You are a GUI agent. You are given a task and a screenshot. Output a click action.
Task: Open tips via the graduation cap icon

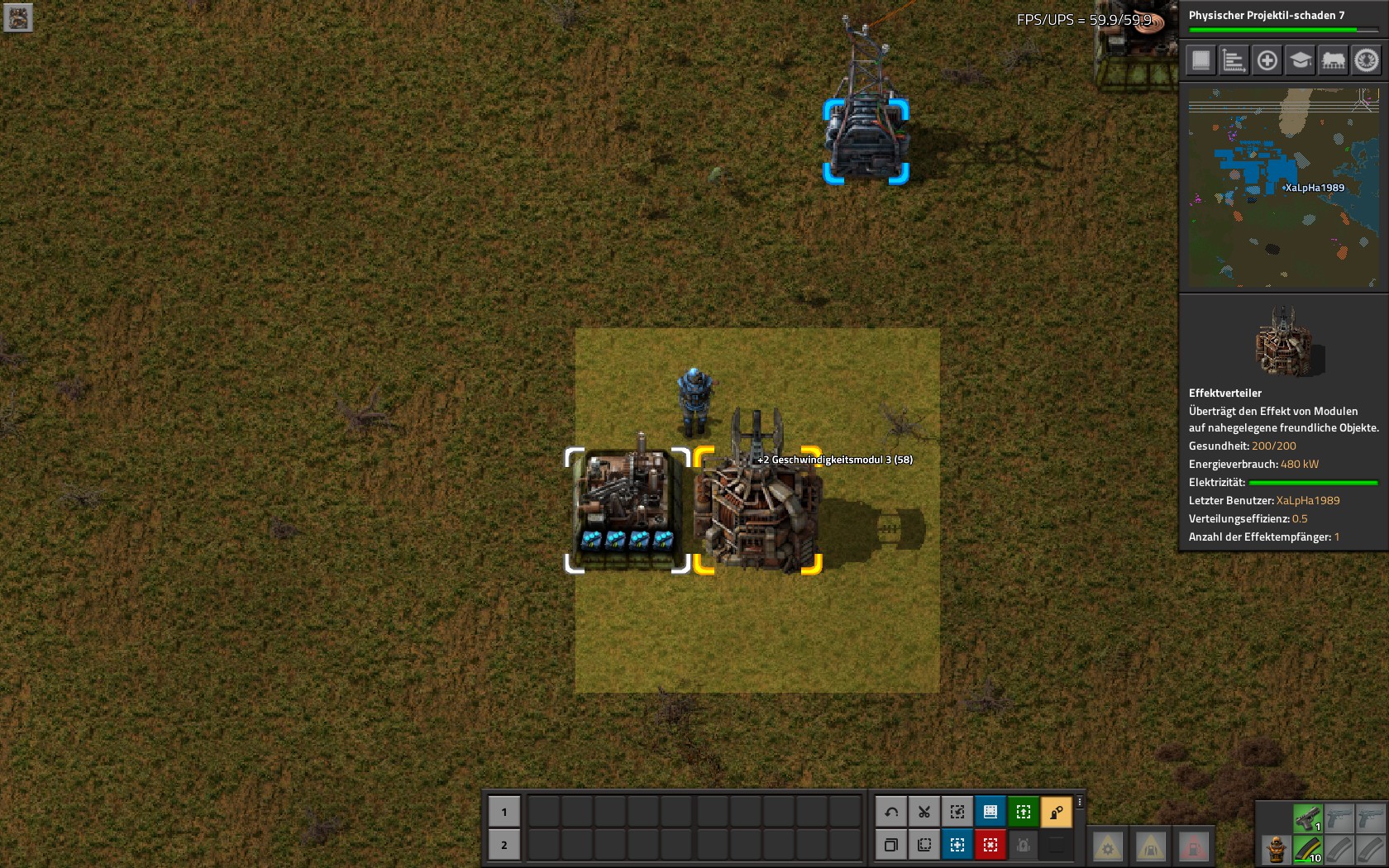[x=1300, y=60]
